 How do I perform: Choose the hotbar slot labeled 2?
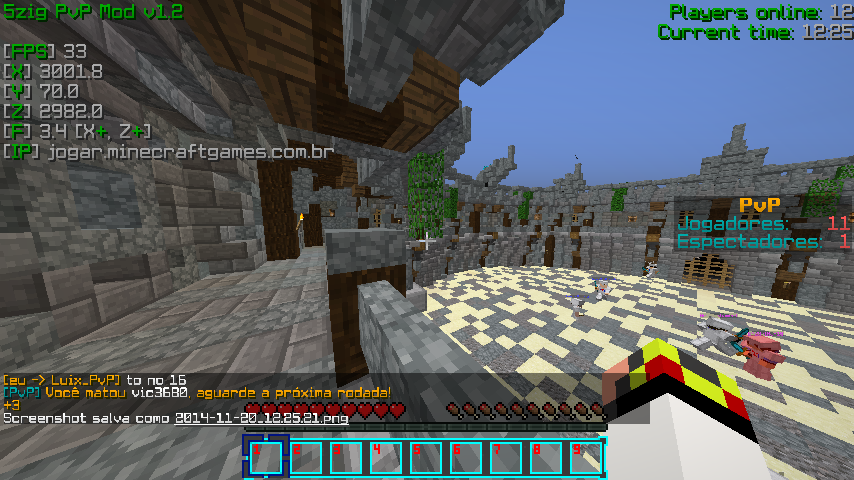tap(306, 458)
